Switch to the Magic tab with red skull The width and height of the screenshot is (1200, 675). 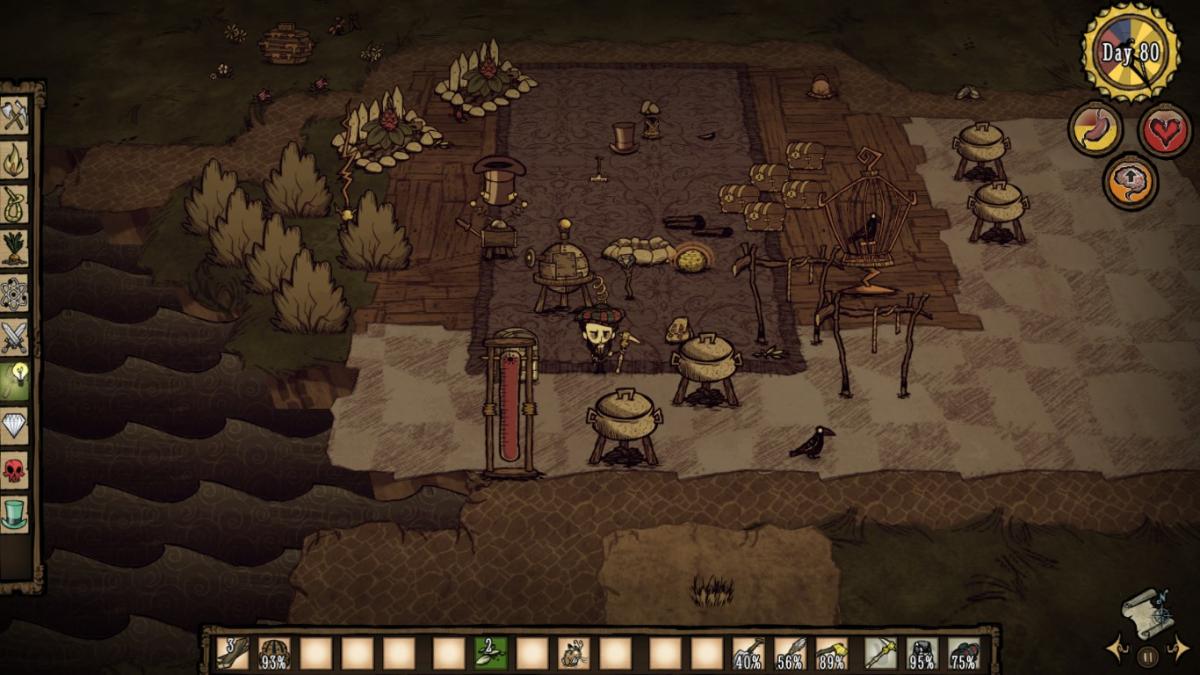coord(15,470)
